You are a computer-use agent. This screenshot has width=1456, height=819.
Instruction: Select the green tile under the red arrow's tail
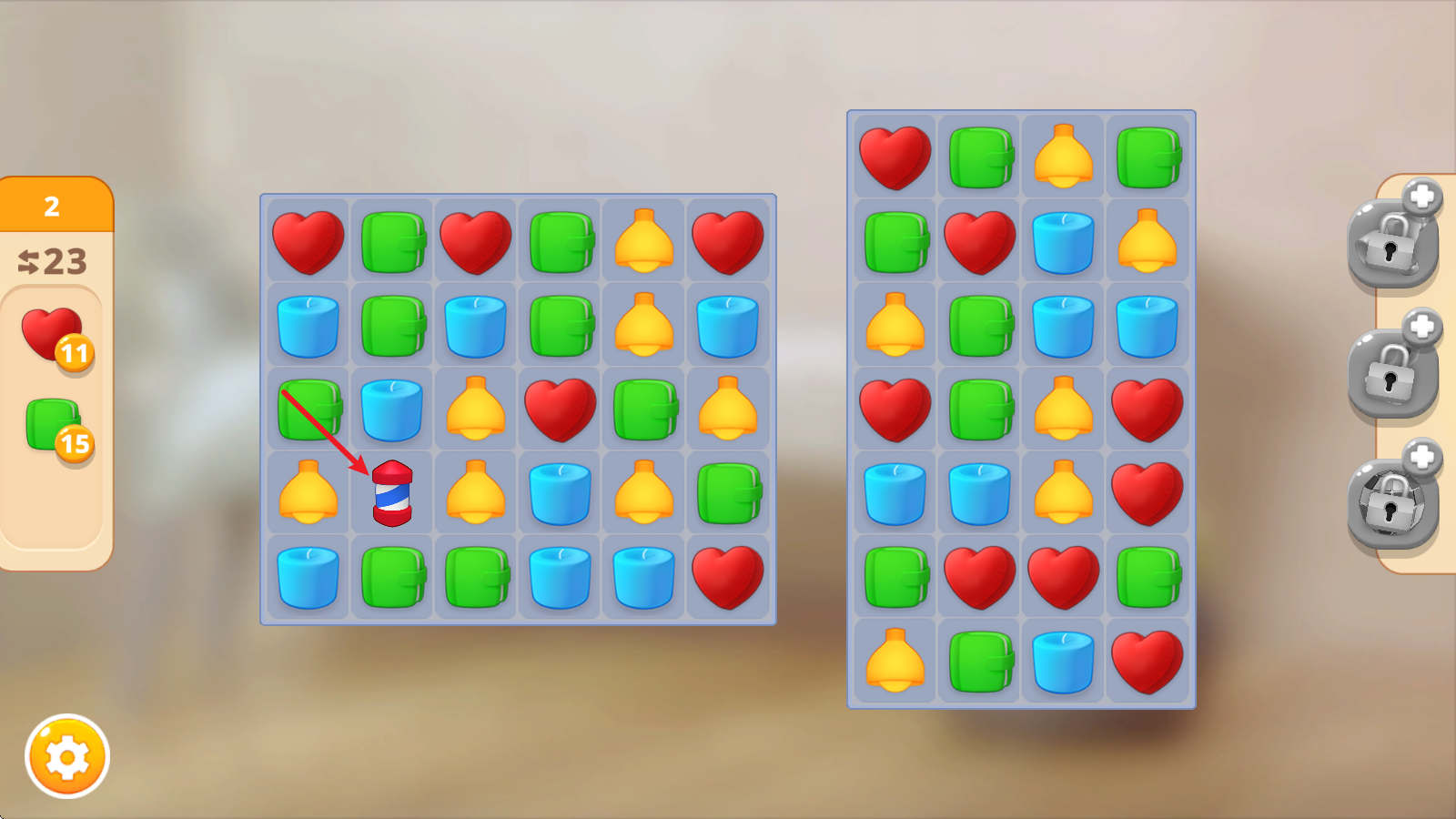308,409
